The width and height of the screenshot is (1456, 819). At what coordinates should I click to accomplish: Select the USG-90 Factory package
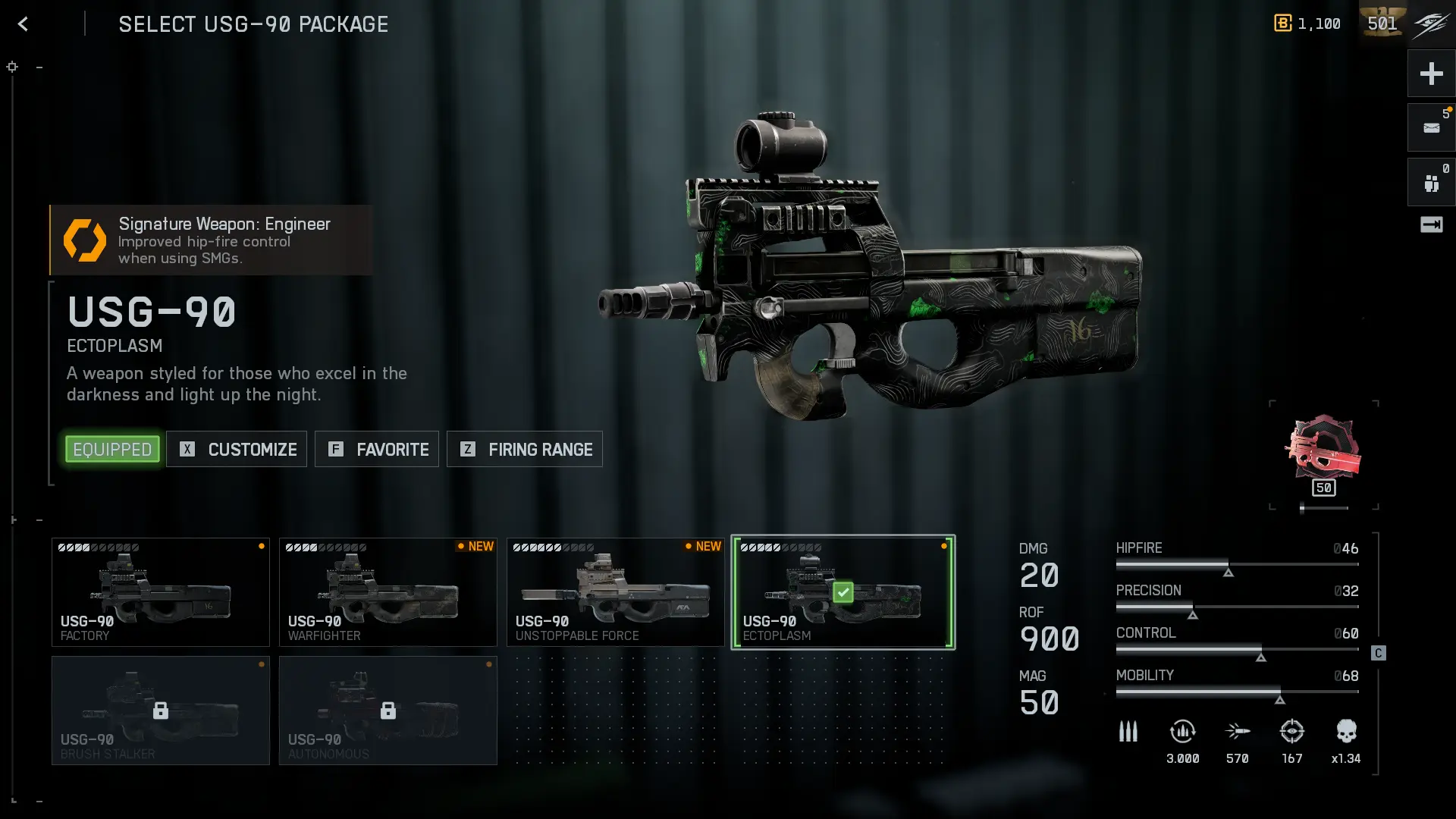pyautogui.click(x=161, y=592)
